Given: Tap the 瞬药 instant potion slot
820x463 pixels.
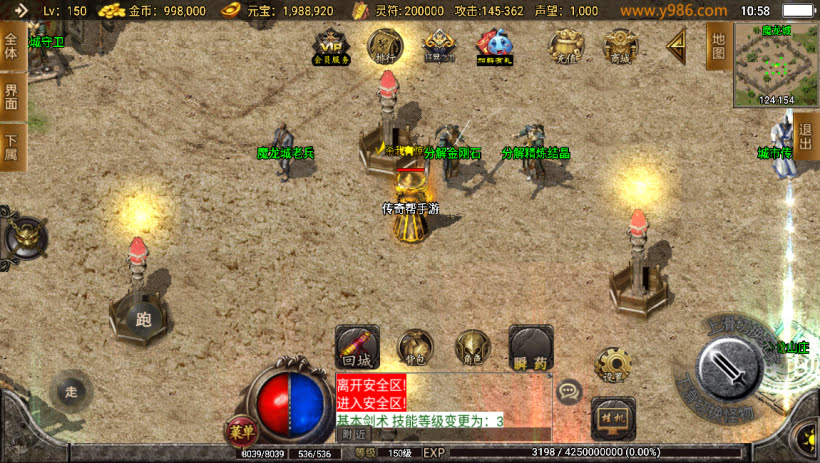Looking at the screenshot, I should (531, 346).
